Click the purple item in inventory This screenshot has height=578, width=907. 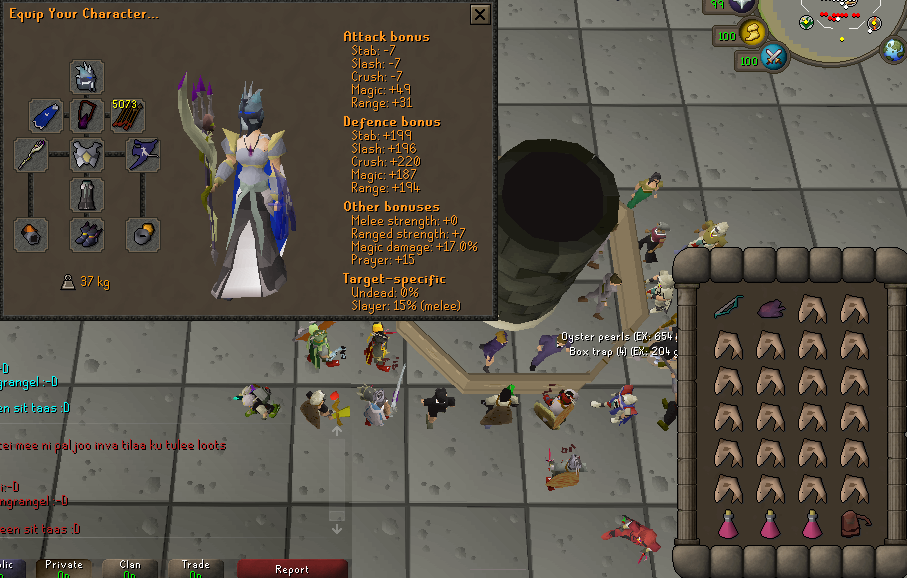point(769,309)
